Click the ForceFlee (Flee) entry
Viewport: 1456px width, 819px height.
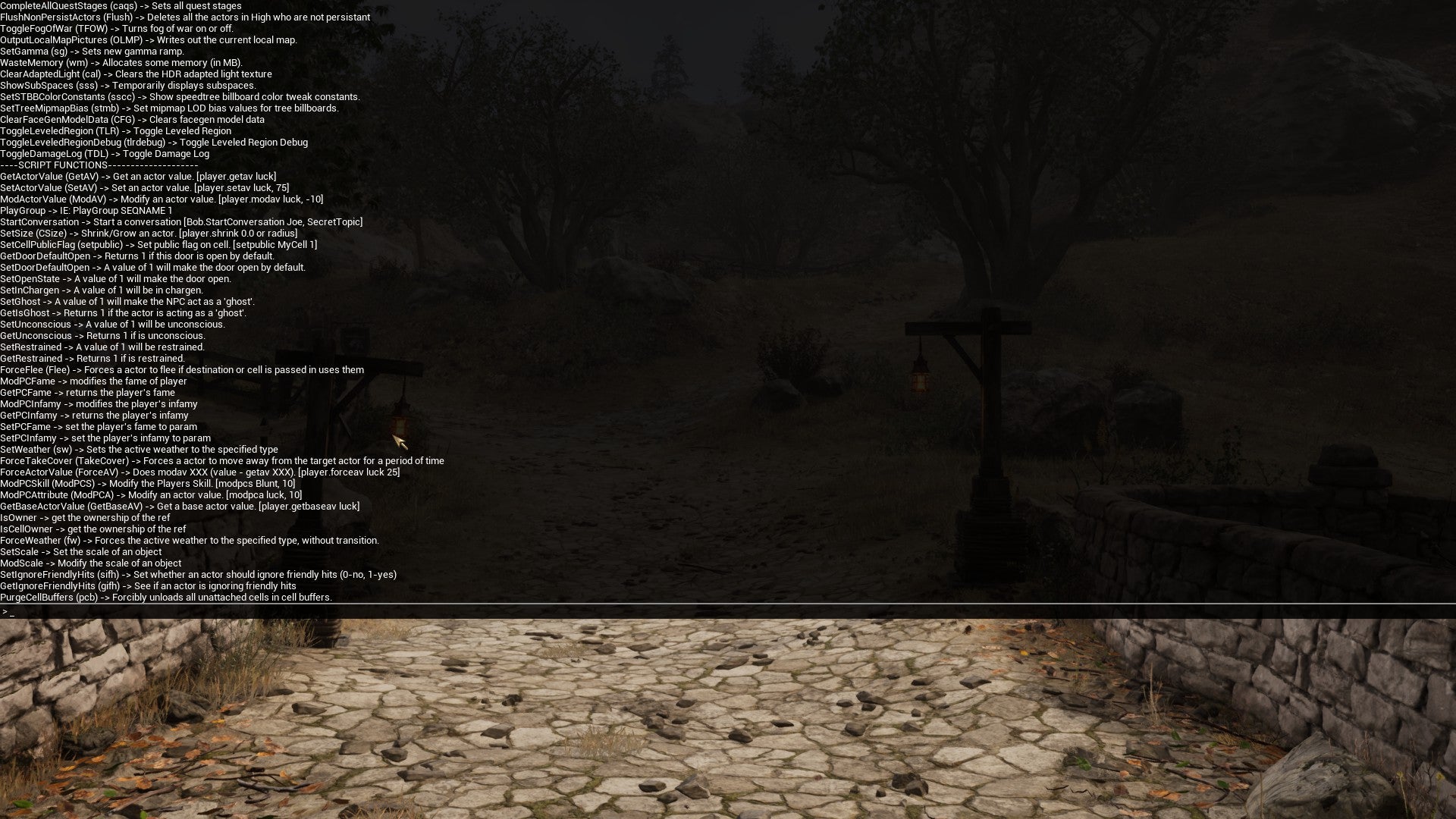point(182,369)
